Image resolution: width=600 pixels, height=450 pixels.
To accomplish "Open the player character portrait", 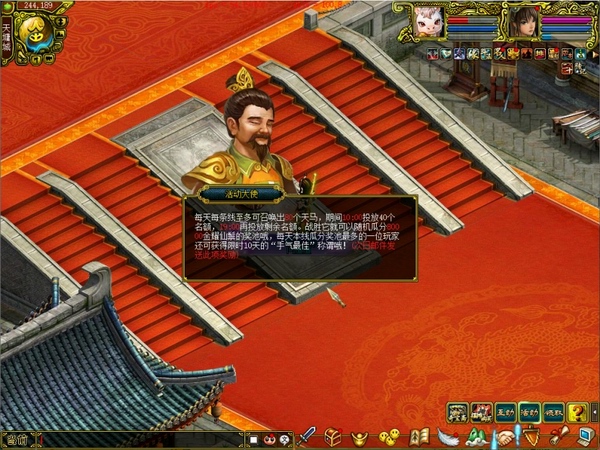I will pos(521,21).
